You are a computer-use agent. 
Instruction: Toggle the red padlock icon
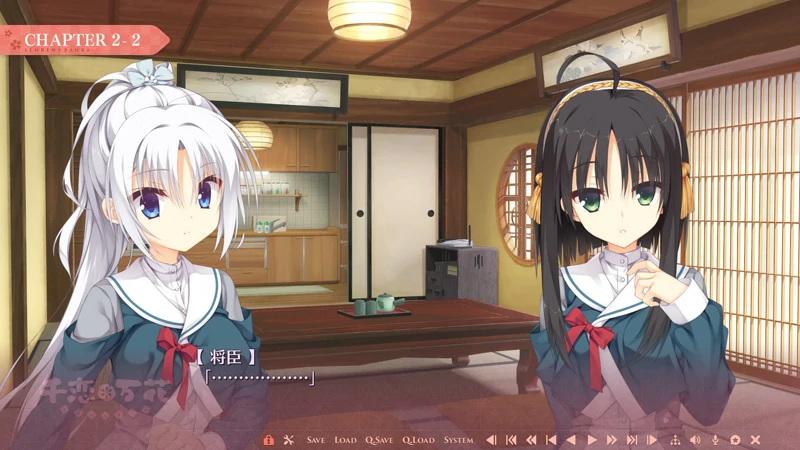click(x=268, y=440)
